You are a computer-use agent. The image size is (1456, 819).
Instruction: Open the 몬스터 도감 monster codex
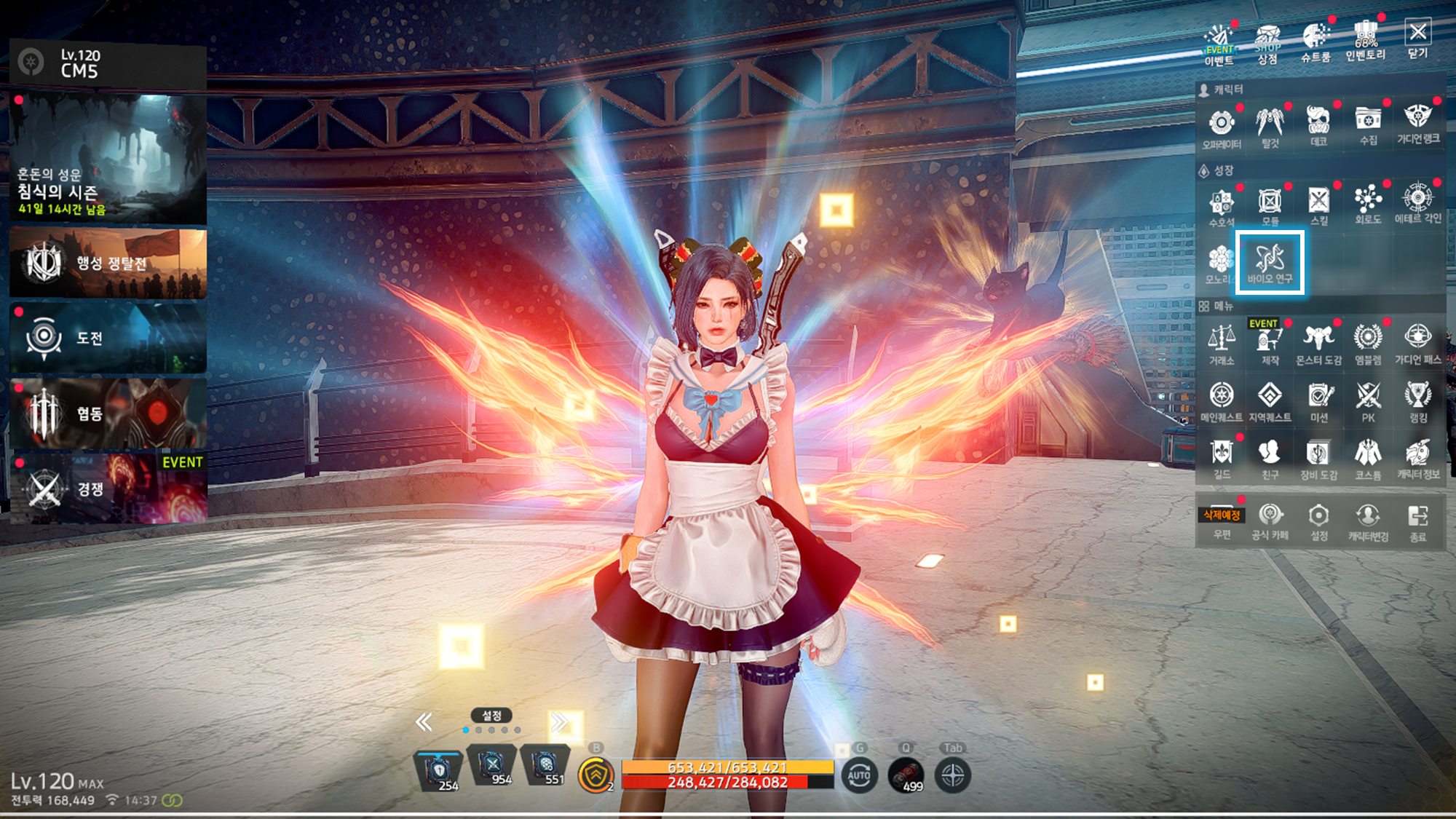tap(1318, 344)
